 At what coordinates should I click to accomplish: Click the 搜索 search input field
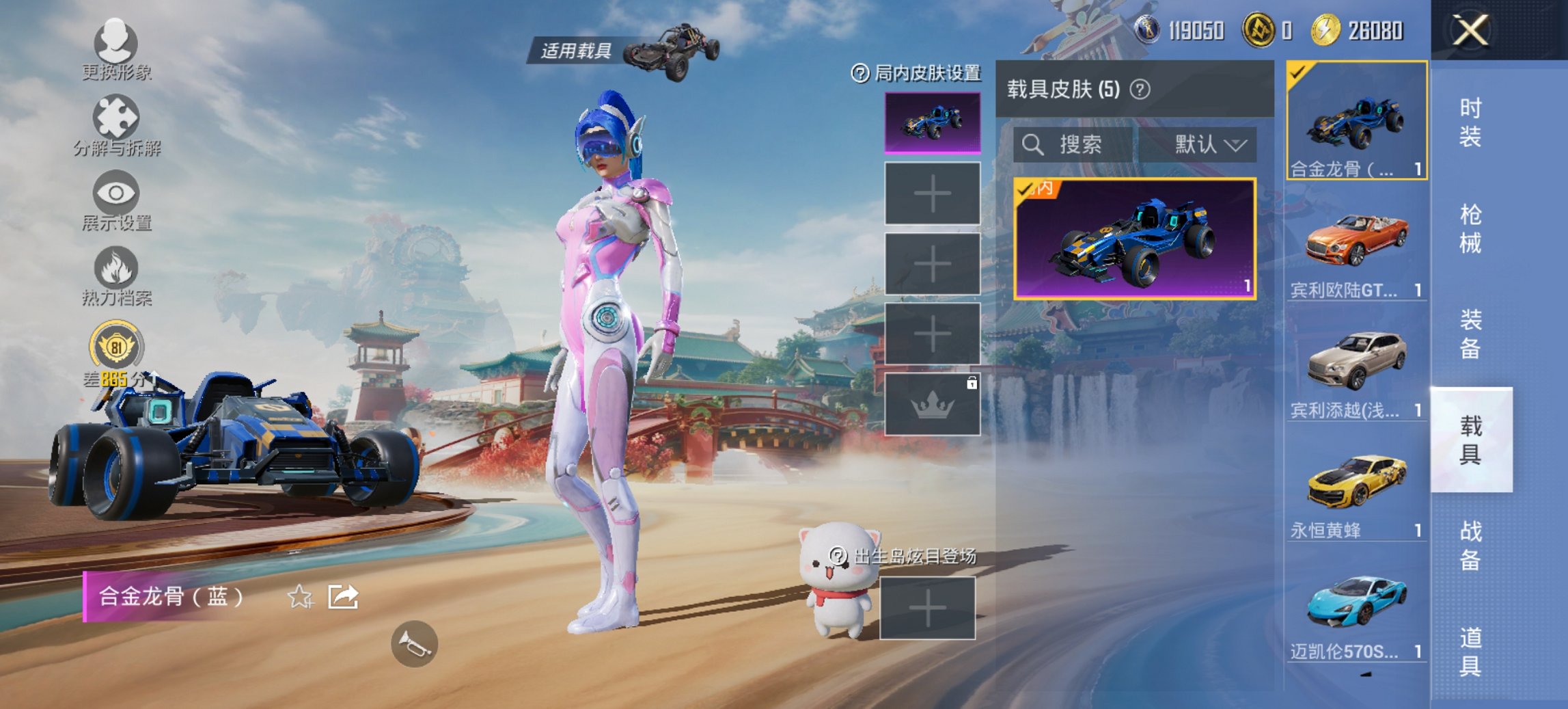coord(1073,145)
